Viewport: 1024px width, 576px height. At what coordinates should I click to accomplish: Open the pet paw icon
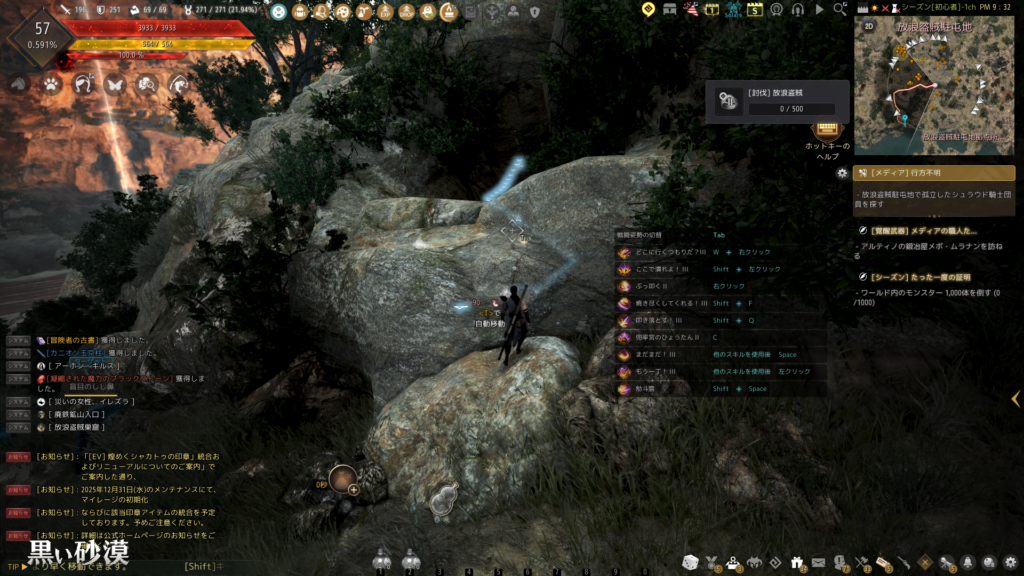tap(50, 85)
